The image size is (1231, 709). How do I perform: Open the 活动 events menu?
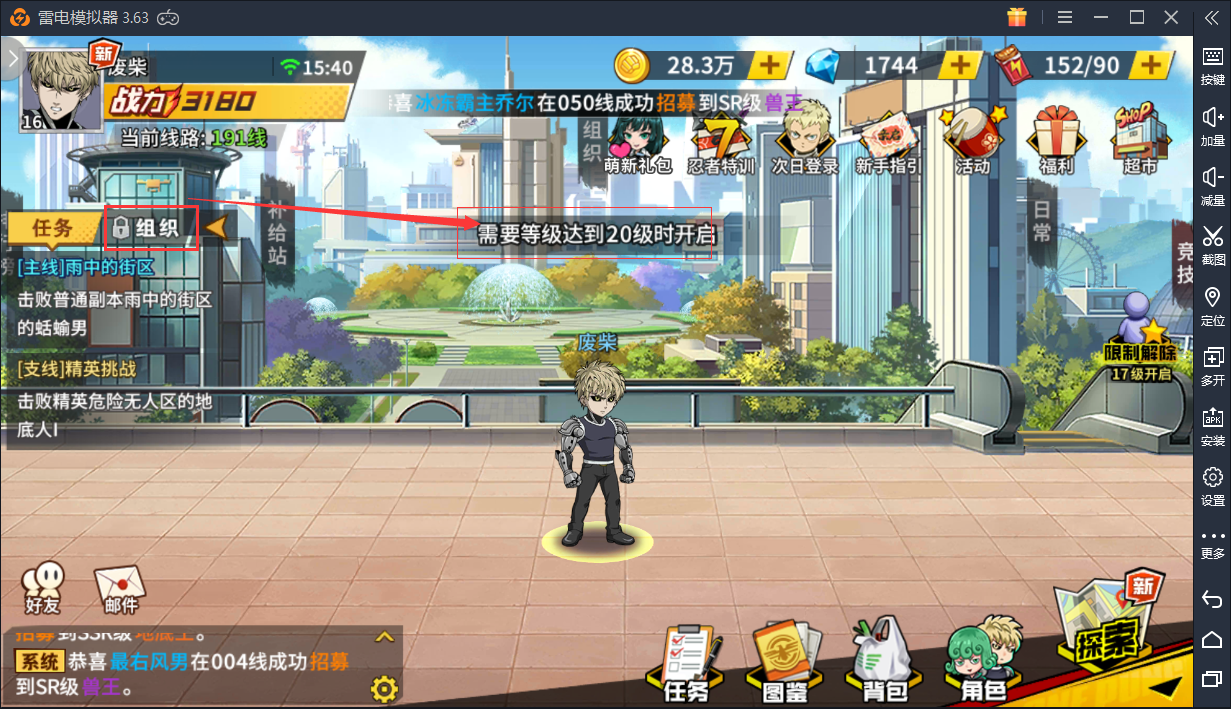tap(971, 143)
